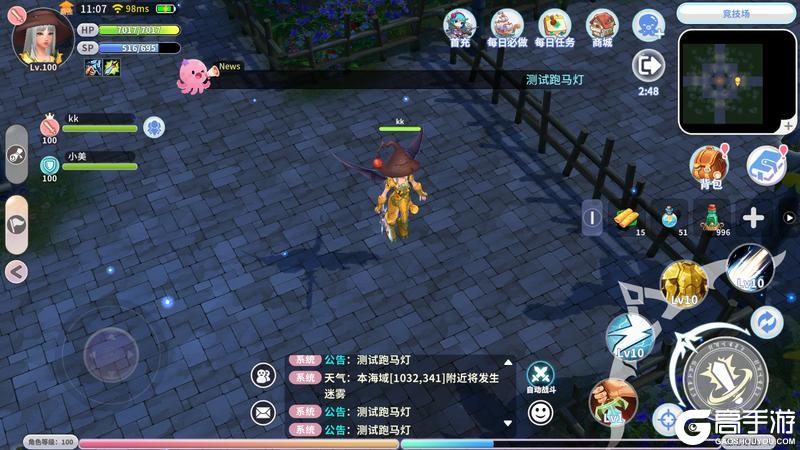Viewport: 800px width, 450px height.
Task: Use the green potion with 996 count
Action: tap(711, 217)
